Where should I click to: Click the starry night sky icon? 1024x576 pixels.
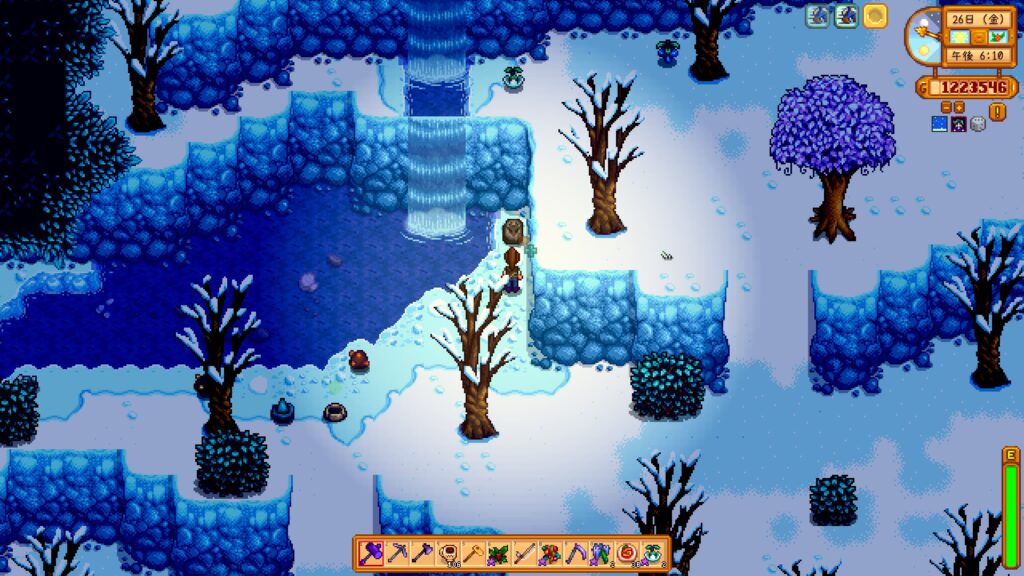point(941,124)
